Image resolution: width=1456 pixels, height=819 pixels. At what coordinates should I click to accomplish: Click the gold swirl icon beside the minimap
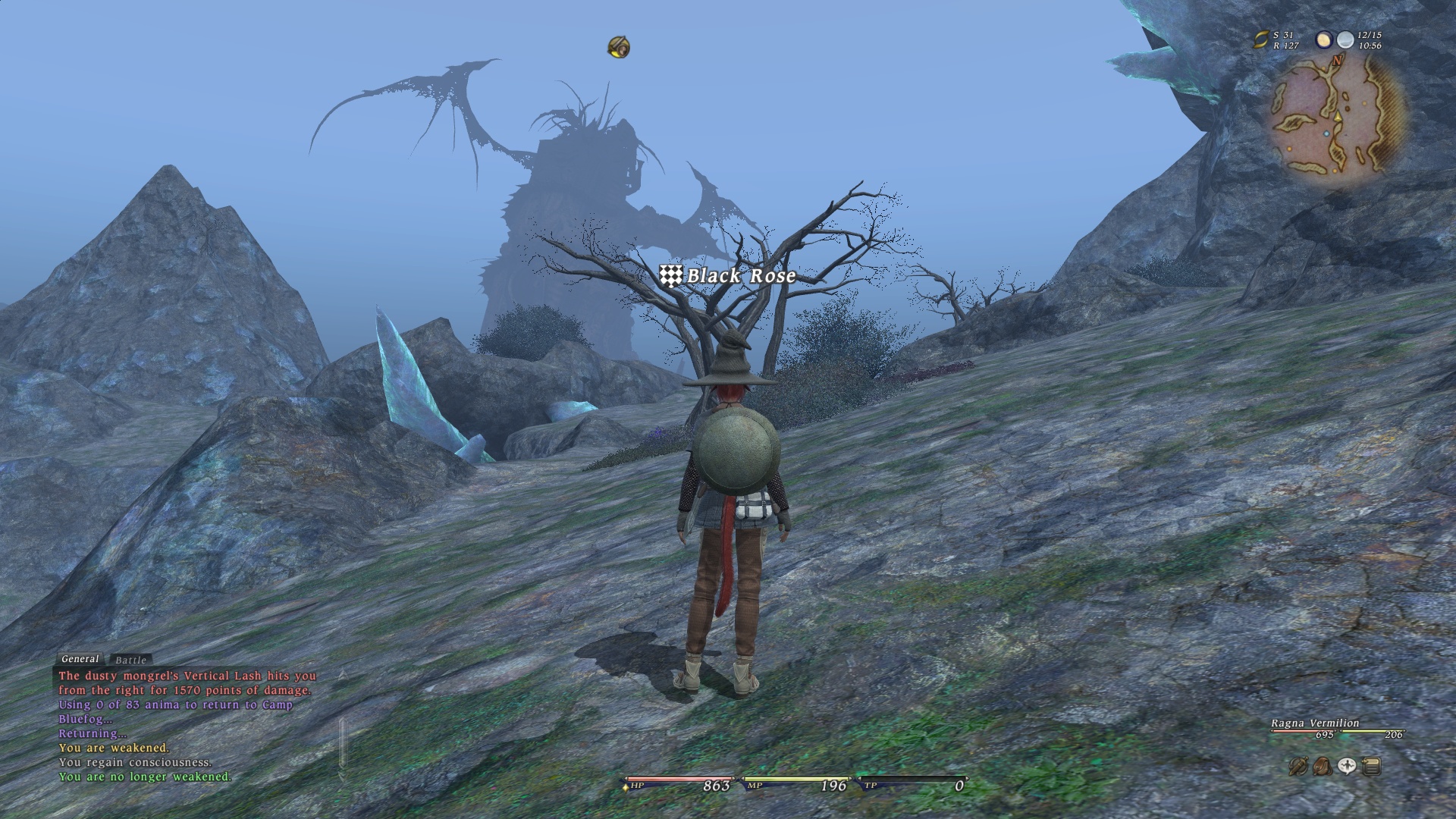[1260, 40]
